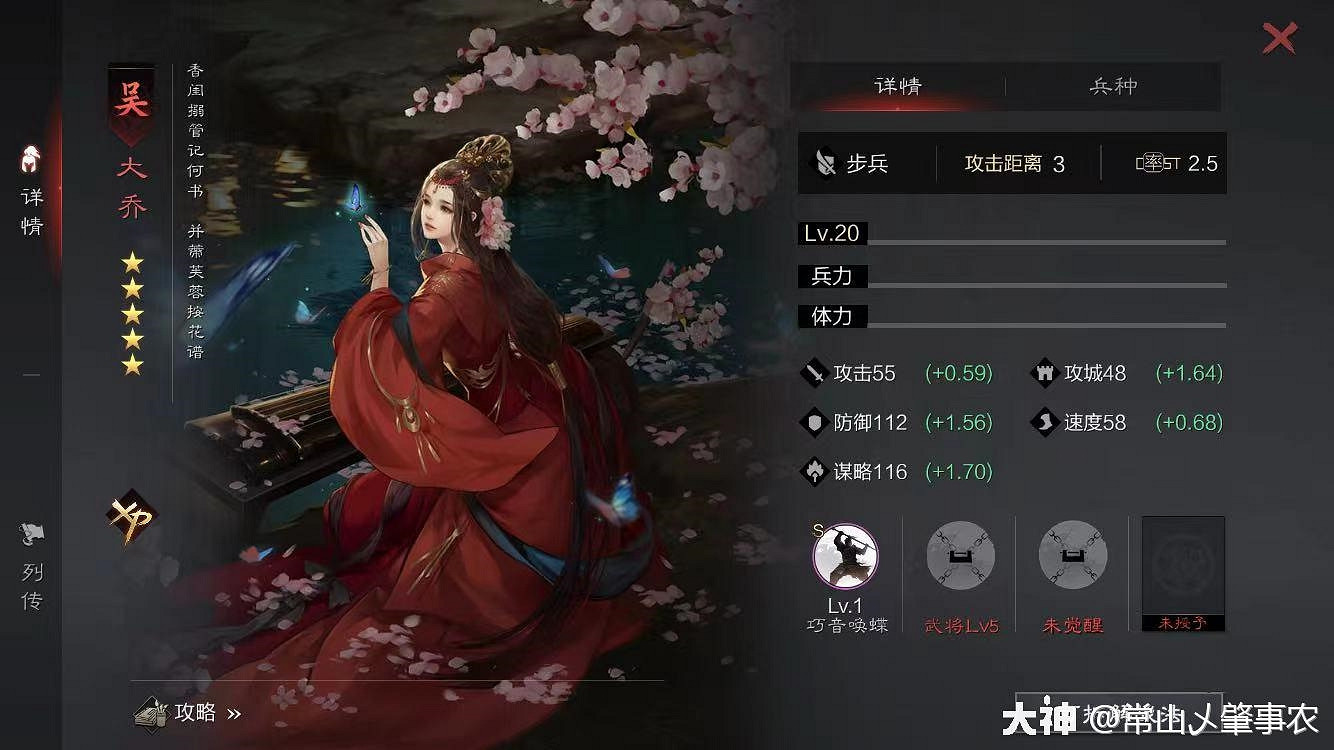This screenshot has width=1334, height=750.
Task: Click the locked 未觉醒 awakening slot
Action: pyautogui.click(x=1071, y=556)
